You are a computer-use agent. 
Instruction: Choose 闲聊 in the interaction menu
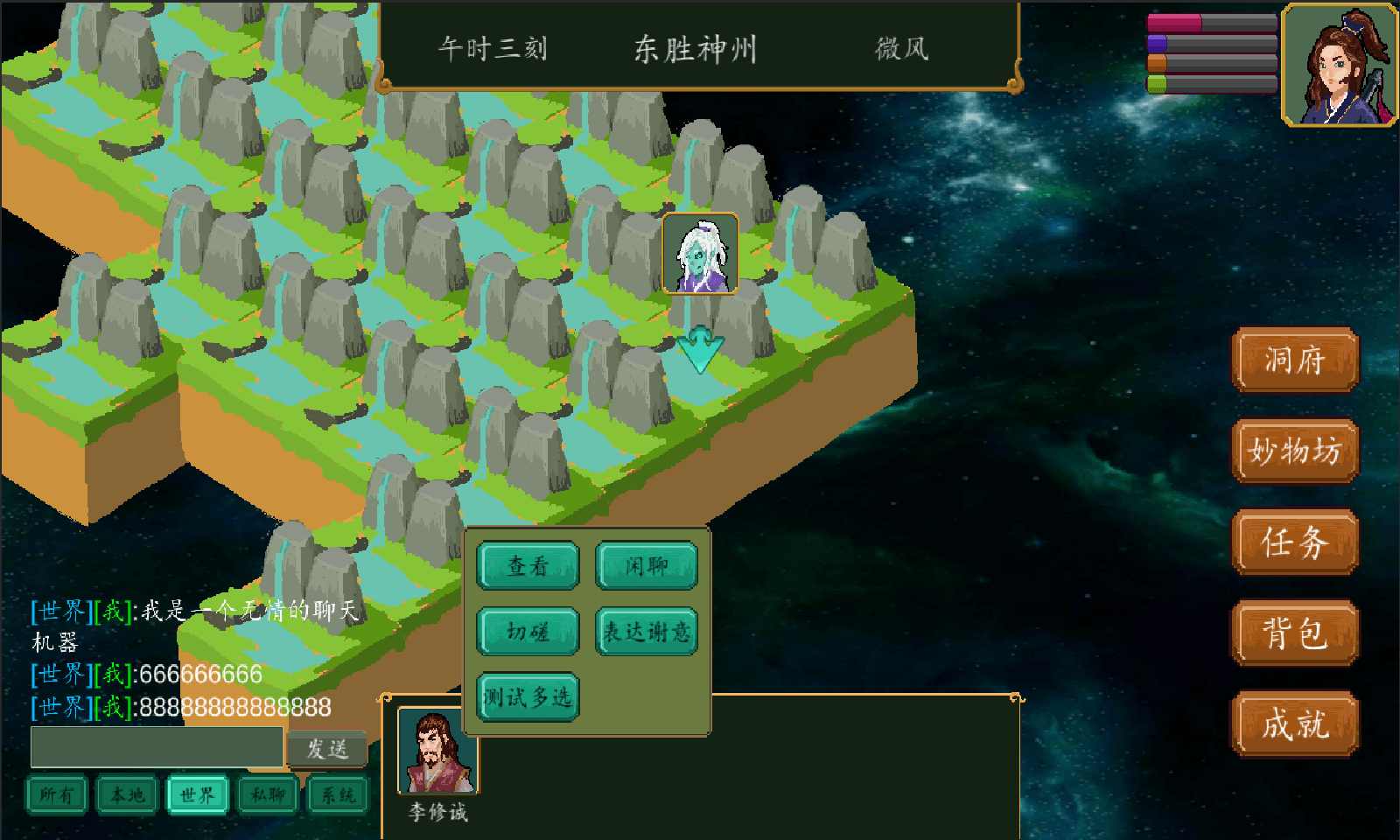[x=647, y=567]
